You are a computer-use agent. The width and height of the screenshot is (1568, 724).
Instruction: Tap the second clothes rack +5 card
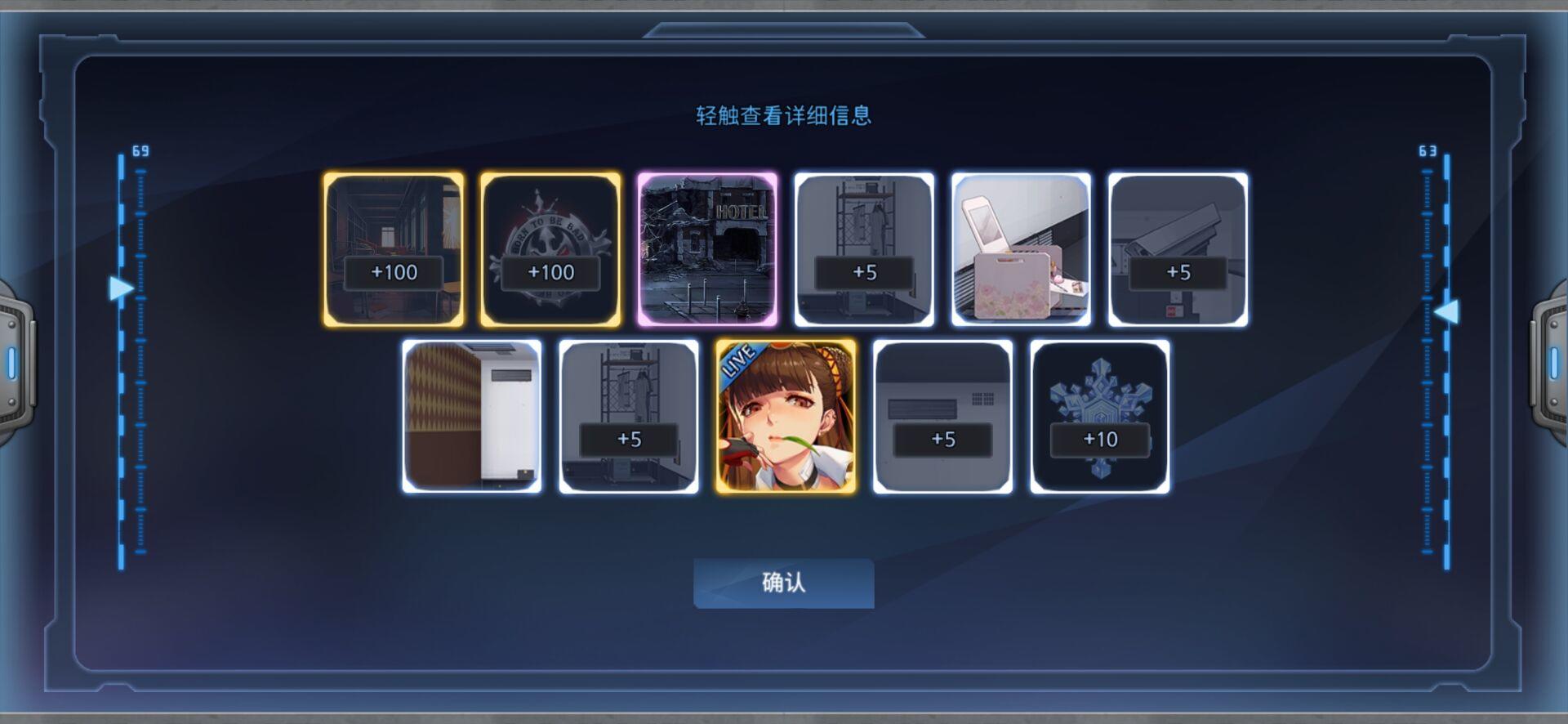(628, 417)
